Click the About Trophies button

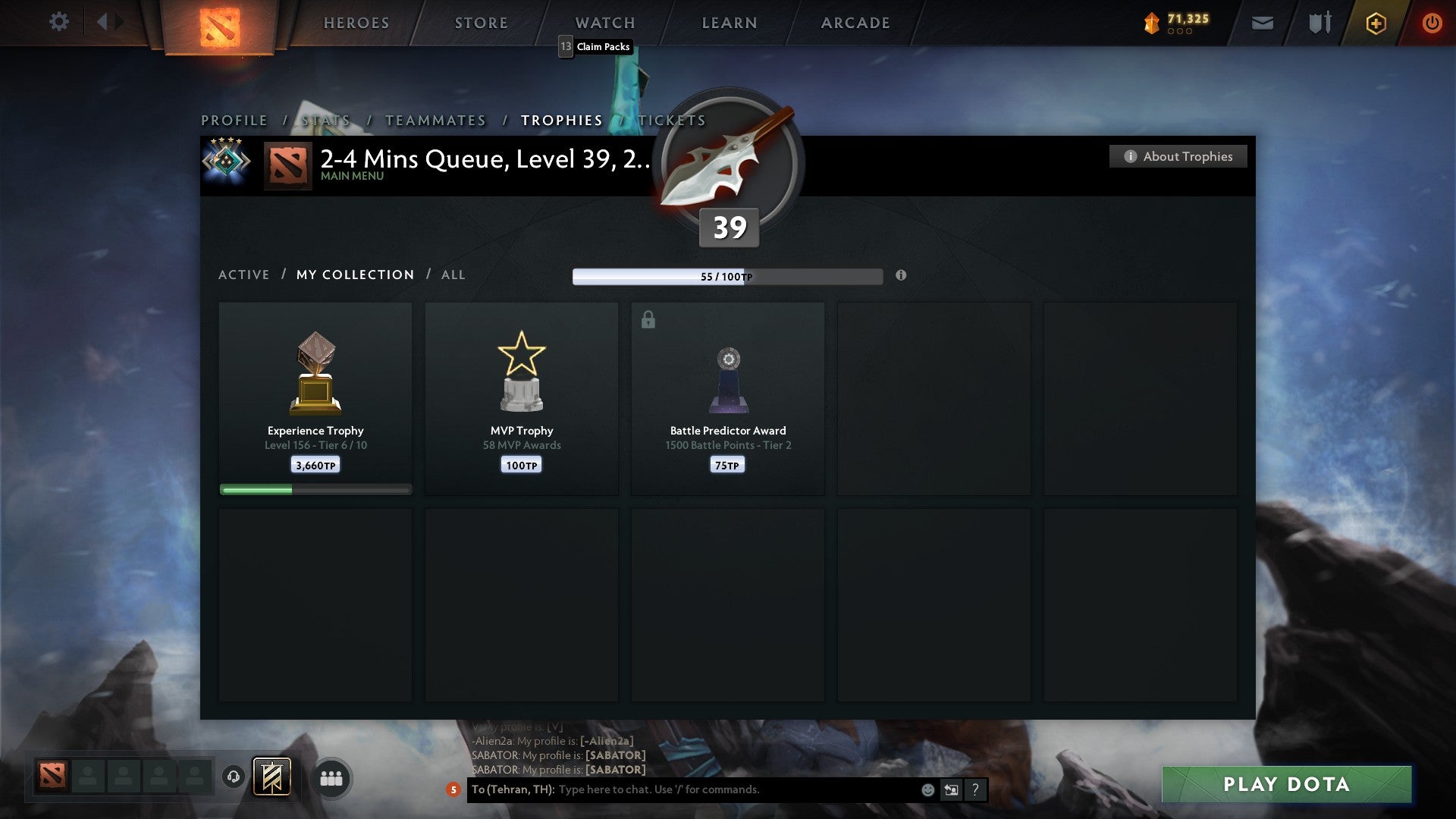(1178, 156)
